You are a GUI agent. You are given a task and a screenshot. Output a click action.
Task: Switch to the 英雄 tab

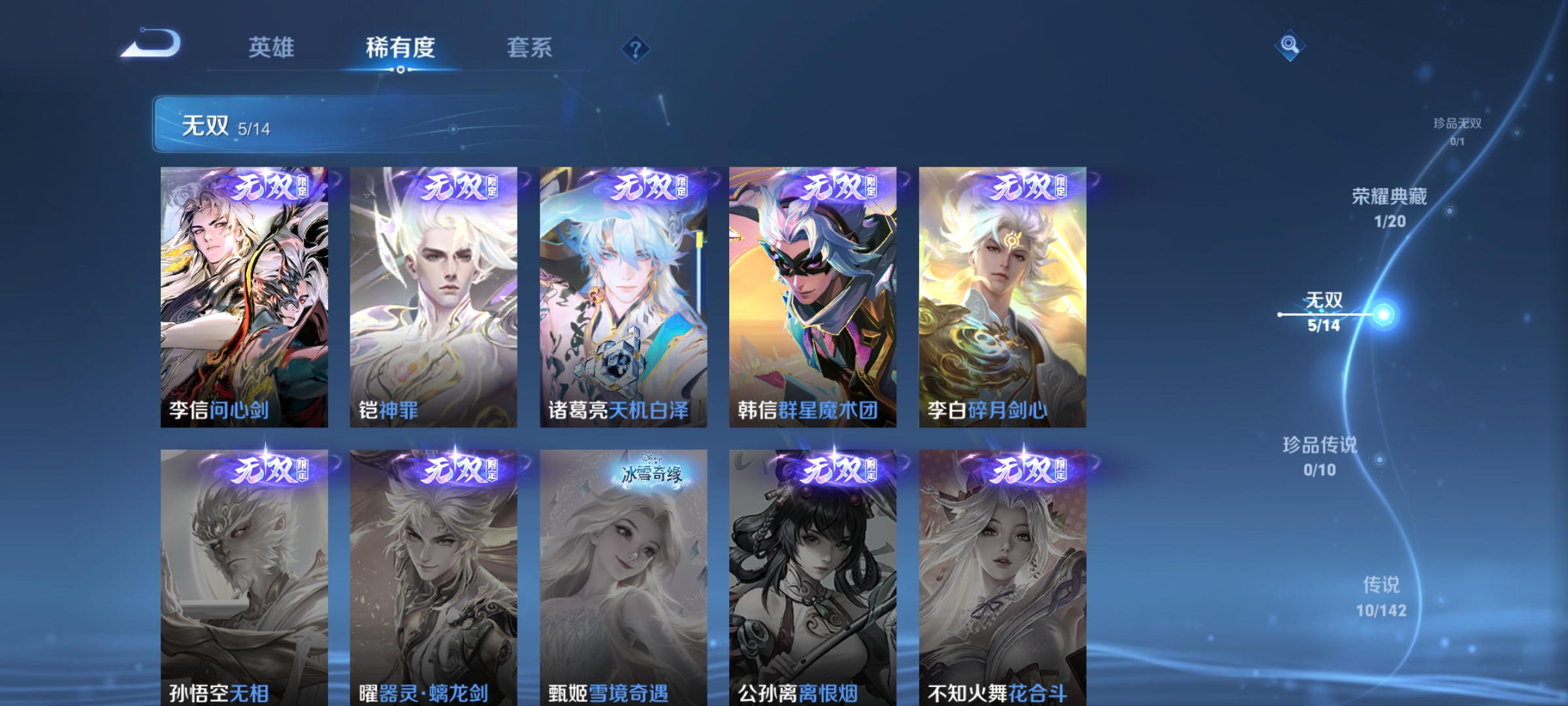coord(272,48)
